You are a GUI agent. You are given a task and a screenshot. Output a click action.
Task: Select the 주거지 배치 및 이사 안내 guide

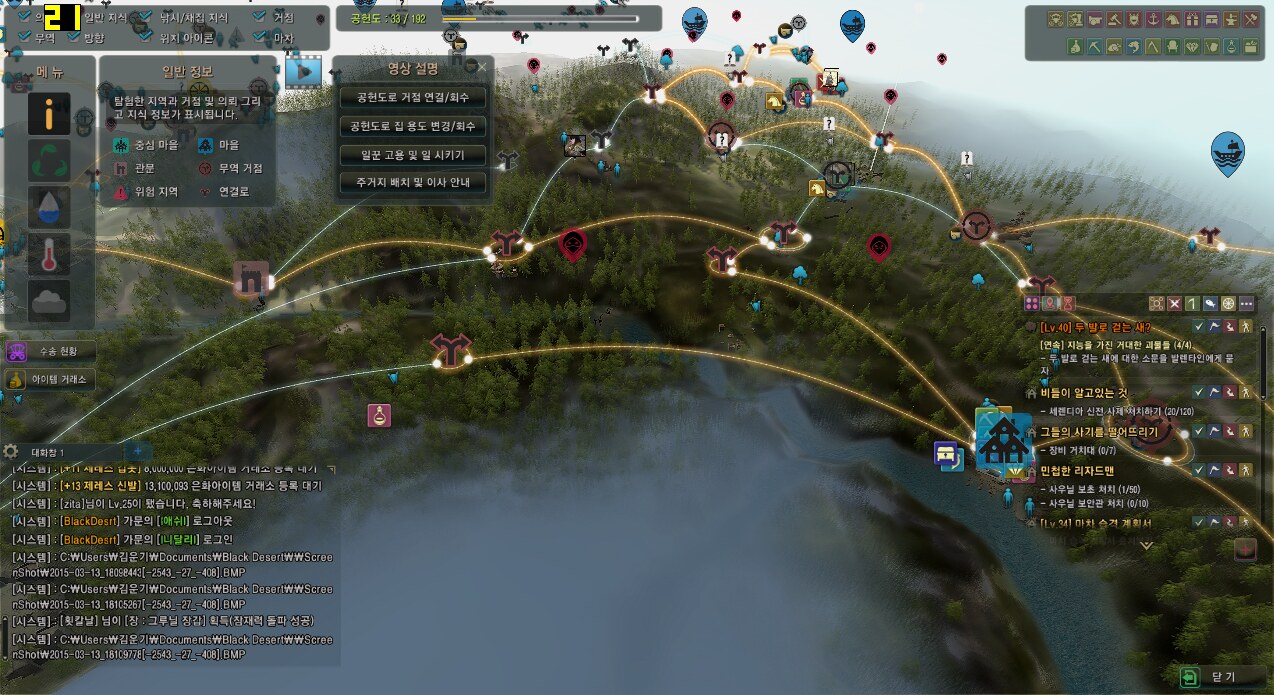click(413, 183)
